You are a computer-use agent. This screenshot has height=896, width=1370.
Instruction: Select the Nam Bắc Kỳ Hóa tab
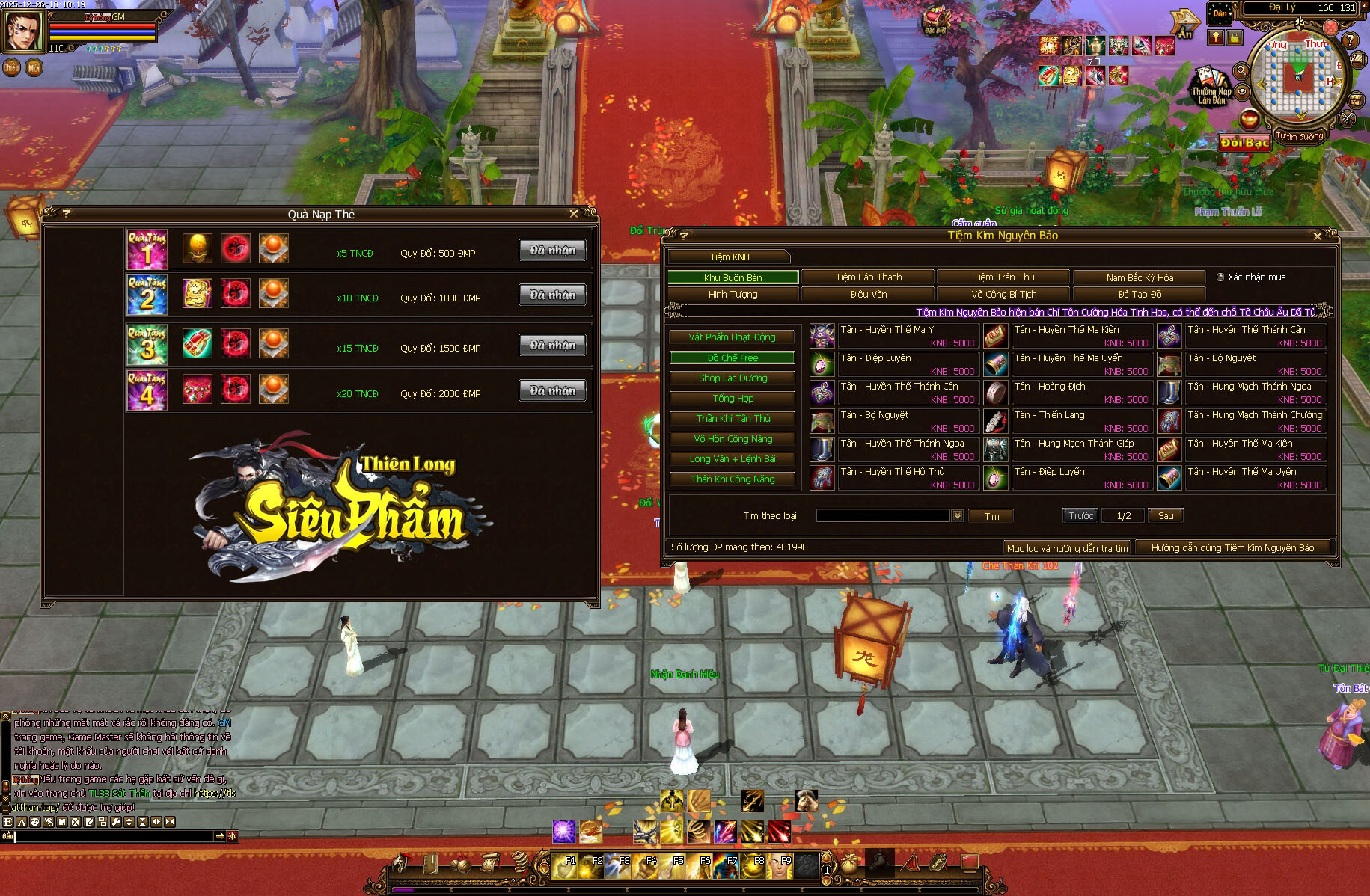1139,277
